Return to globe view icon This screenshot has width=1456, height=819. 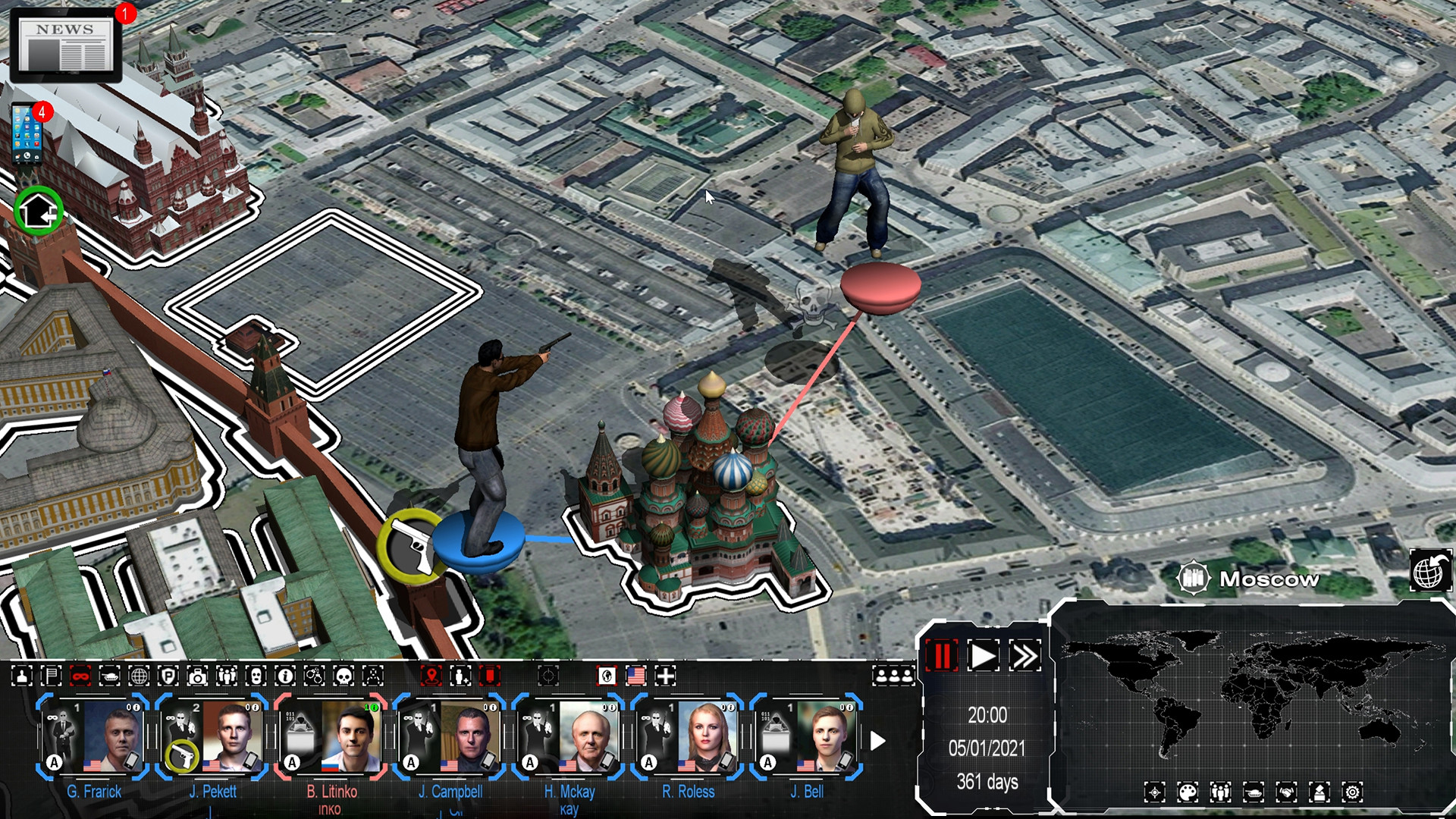1429,570
